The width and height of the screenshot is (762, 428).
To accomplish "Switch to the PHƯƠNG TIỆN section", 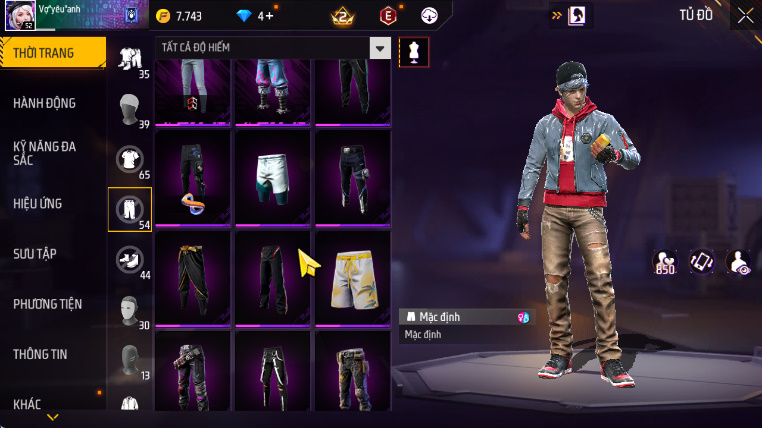I will point(48,303).
